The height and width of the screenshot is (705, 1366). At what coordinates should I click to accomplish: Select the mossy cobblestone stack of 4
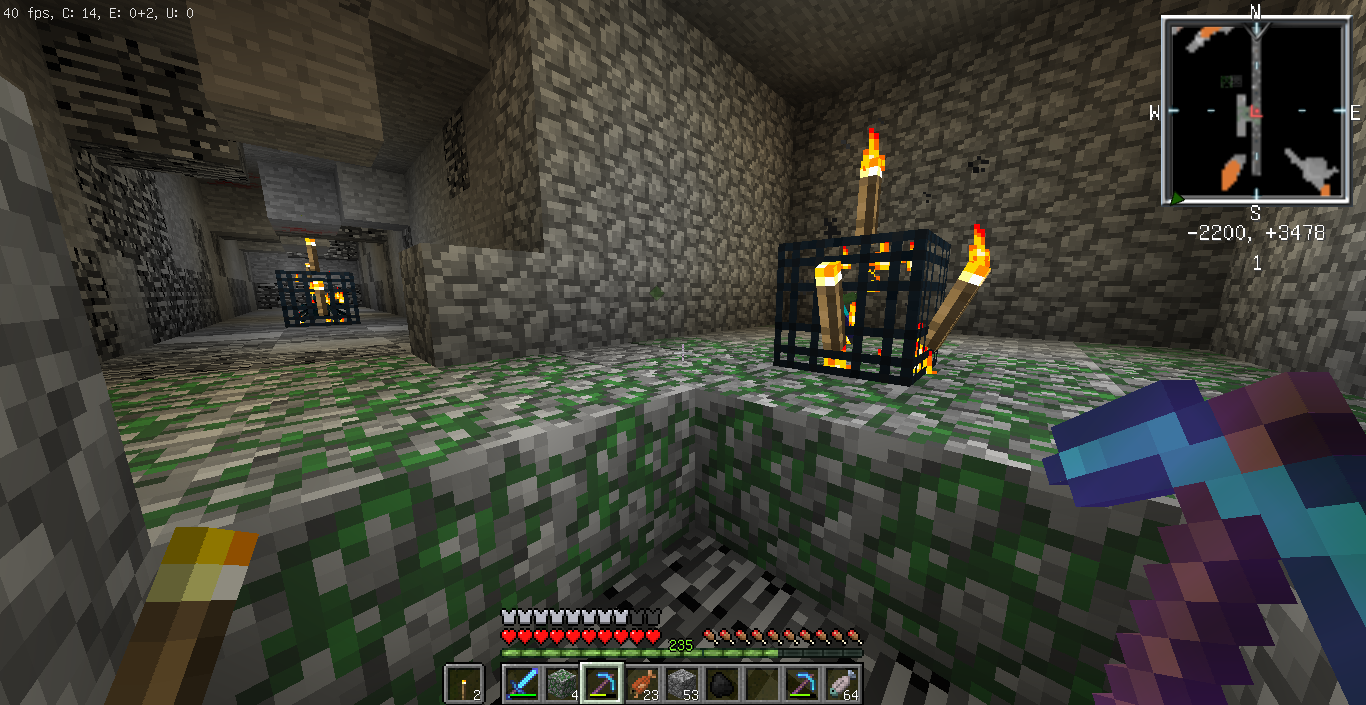pos(562,684)
